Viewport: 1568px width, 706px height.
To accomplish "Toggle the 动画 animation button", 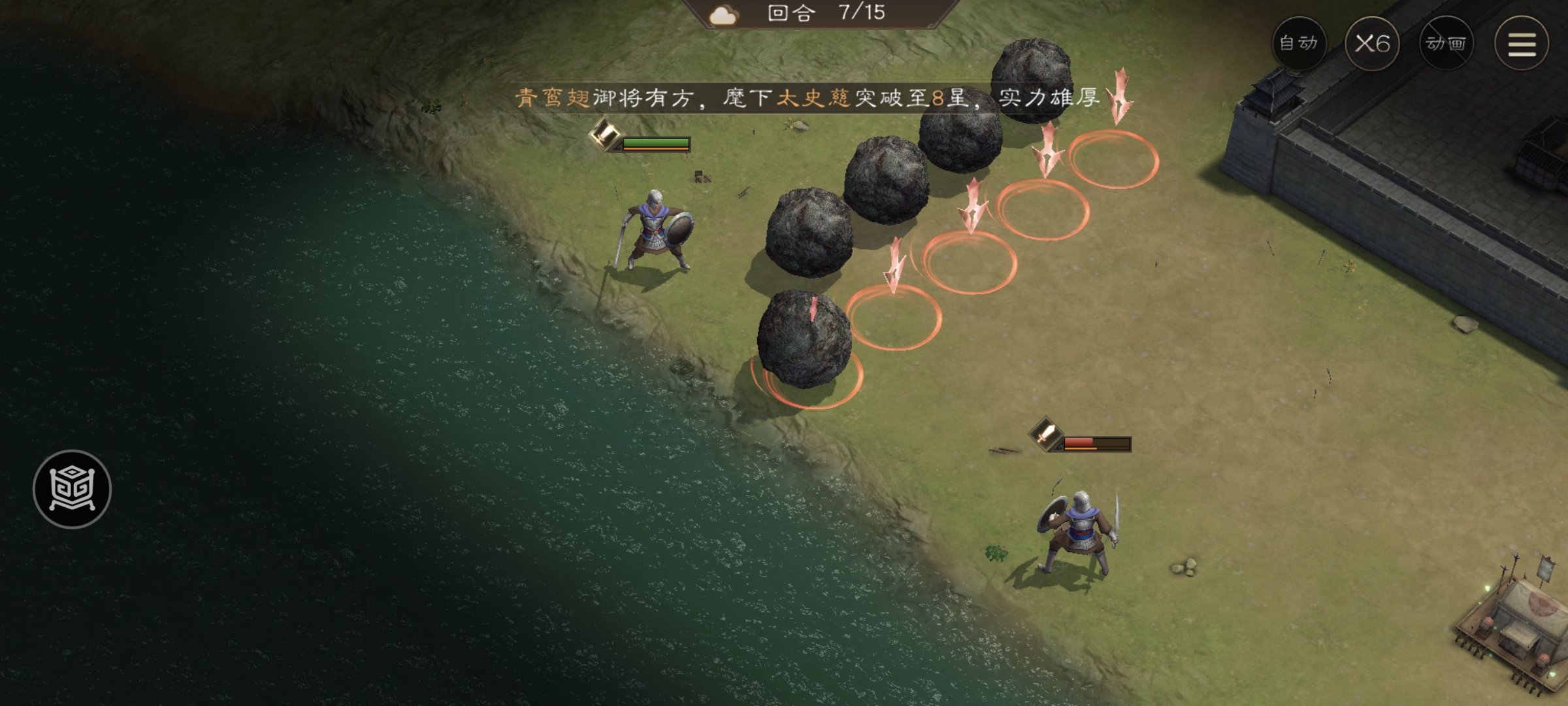I will pyautogui.click(x=1446, y=44).
